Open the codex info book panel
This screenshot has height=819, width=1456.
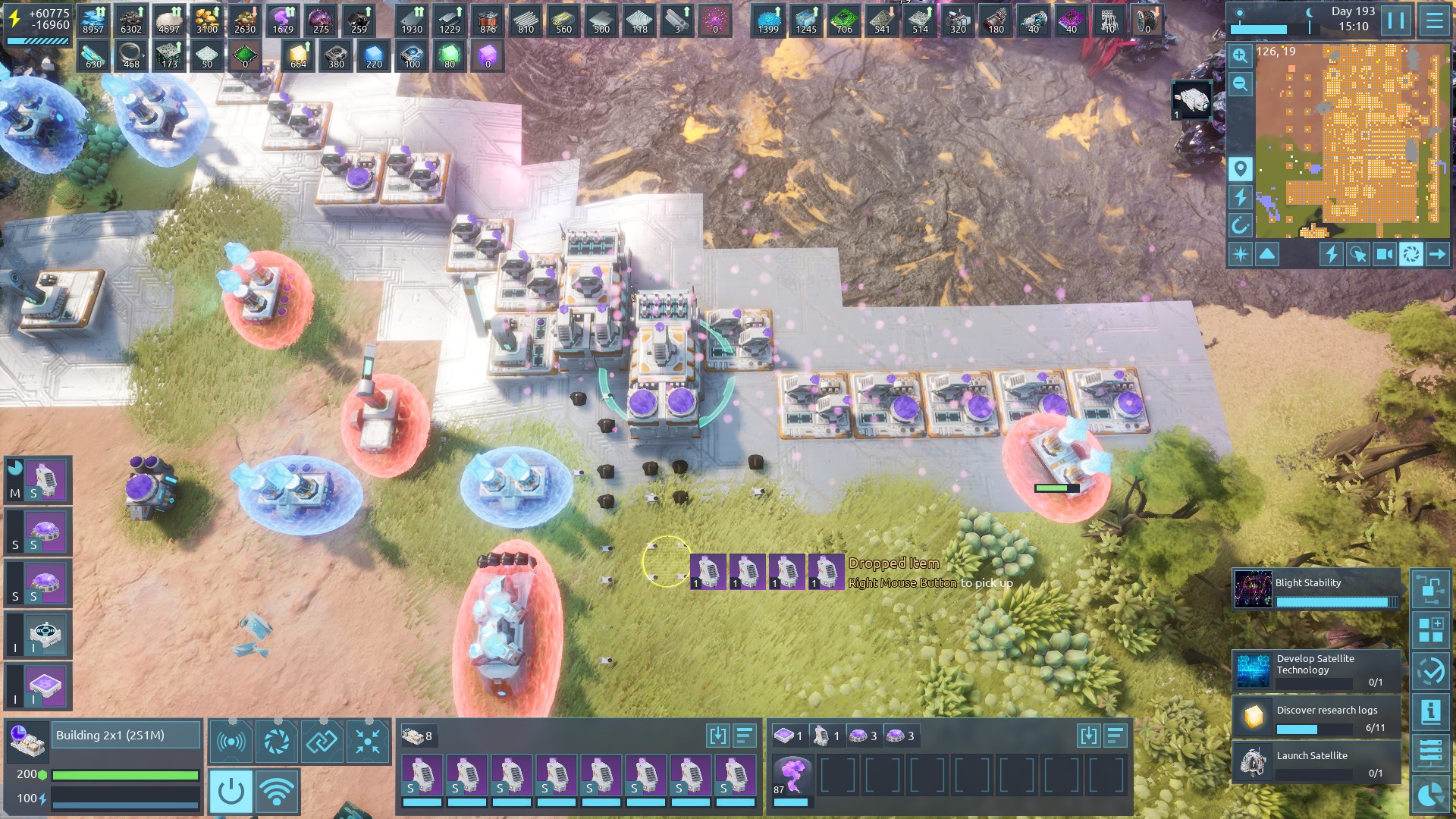tap(1431, 711)
